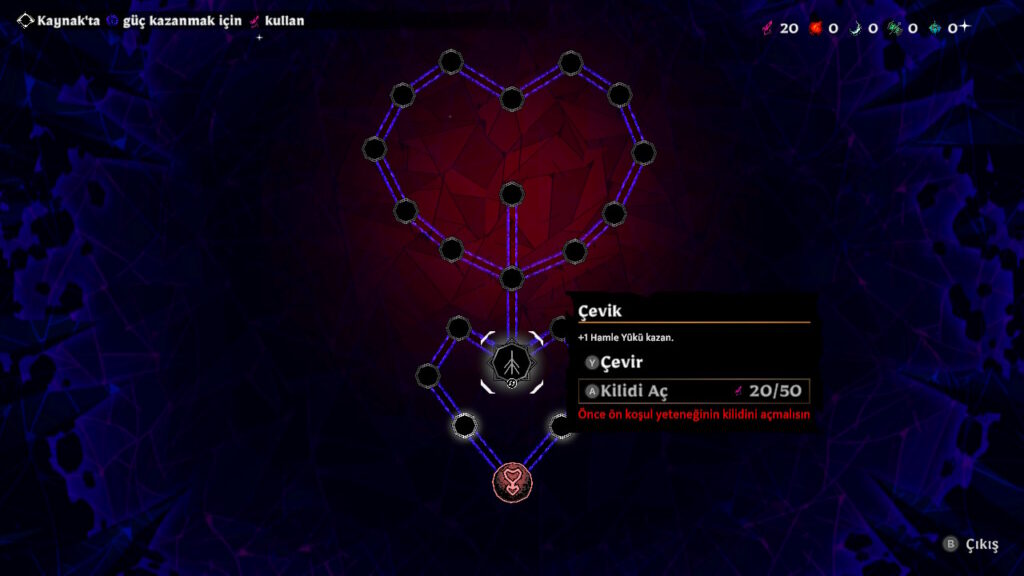Choose the Çevir option in the tooltip
Viewport: 1024px width, 576px height.
pos(620,362)
